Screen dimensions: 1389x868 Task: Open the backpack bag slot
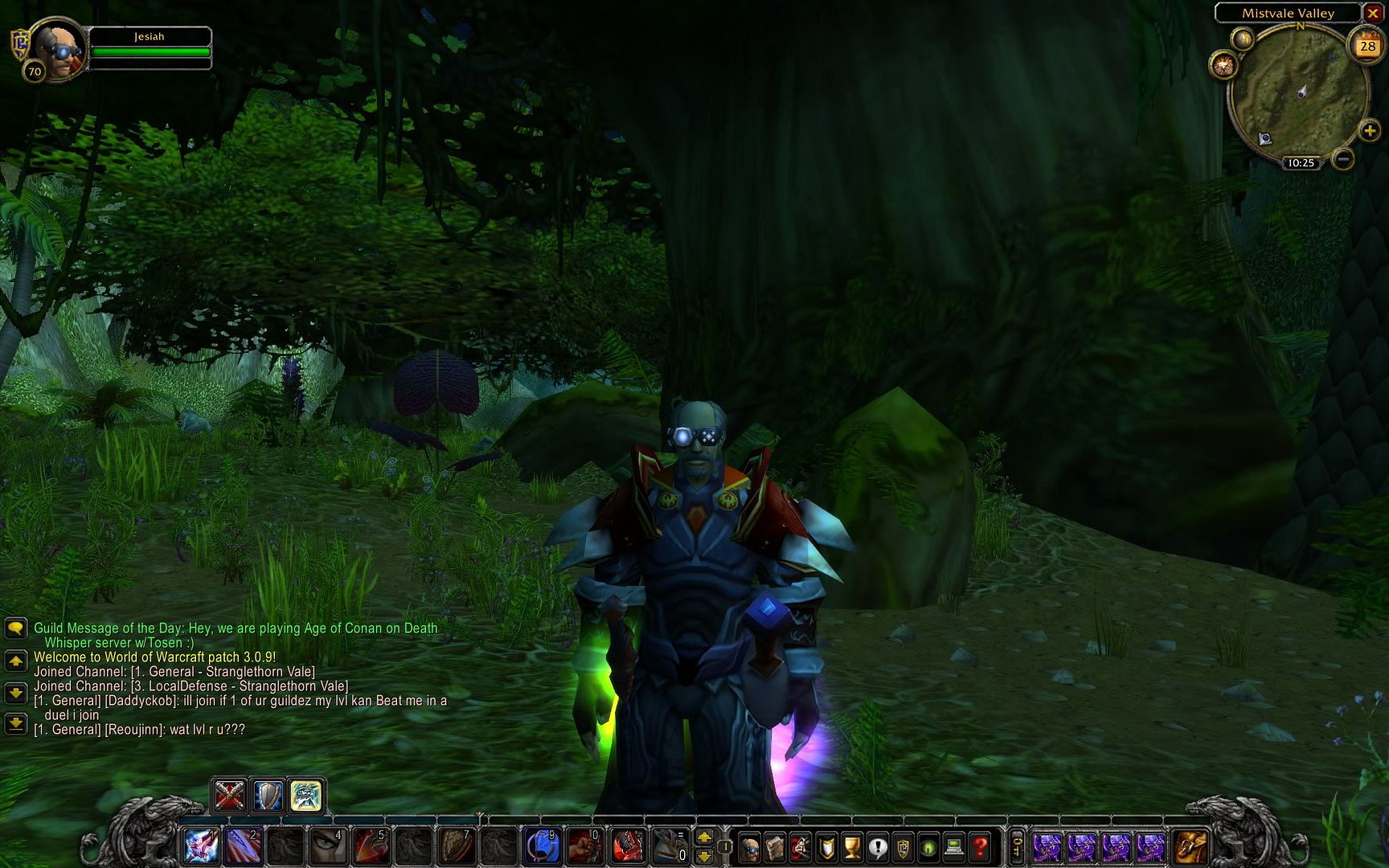pos(1191,847)
